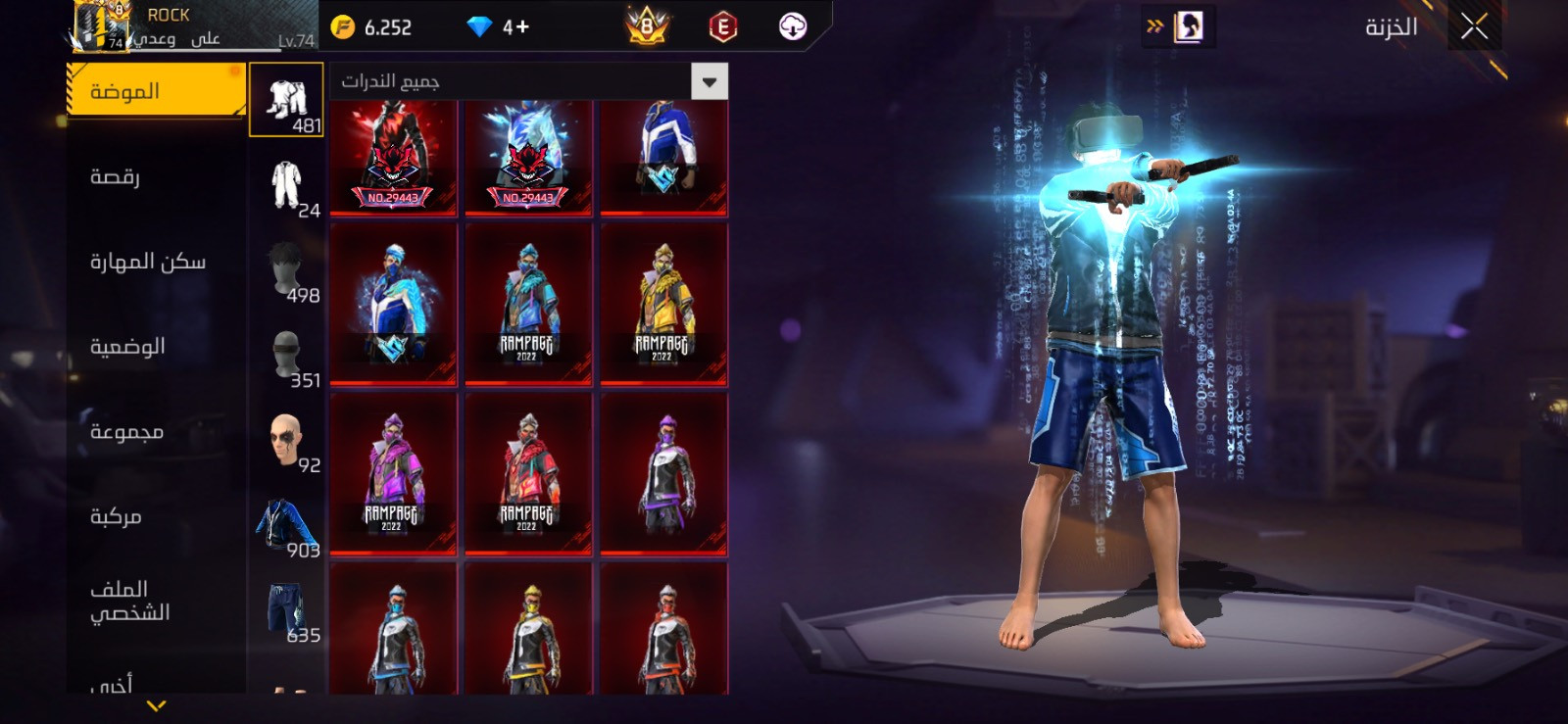Select the mask category showing 351

(286, 356)
